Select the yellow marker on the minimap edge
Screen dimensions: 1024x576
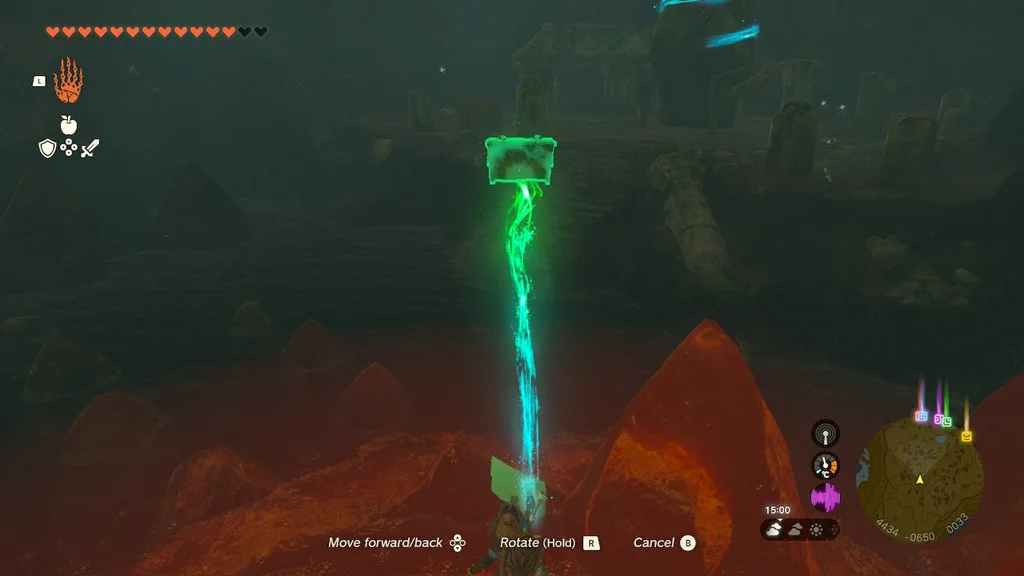click(x=967, y=436)
